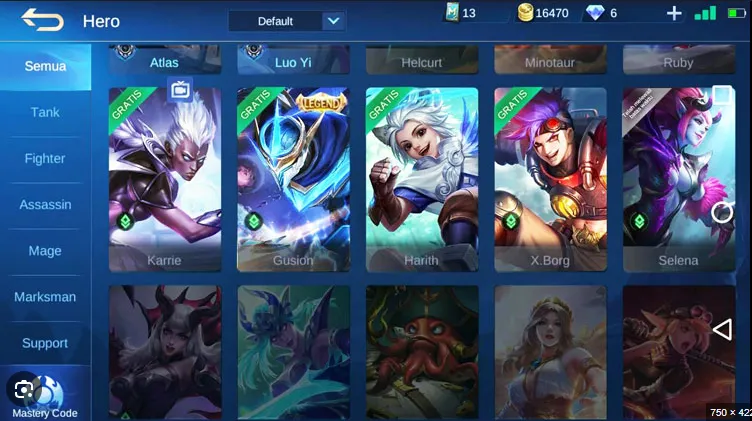Pick the Harith hero card
Screen dimensions: 752x421
click(422, 180)
